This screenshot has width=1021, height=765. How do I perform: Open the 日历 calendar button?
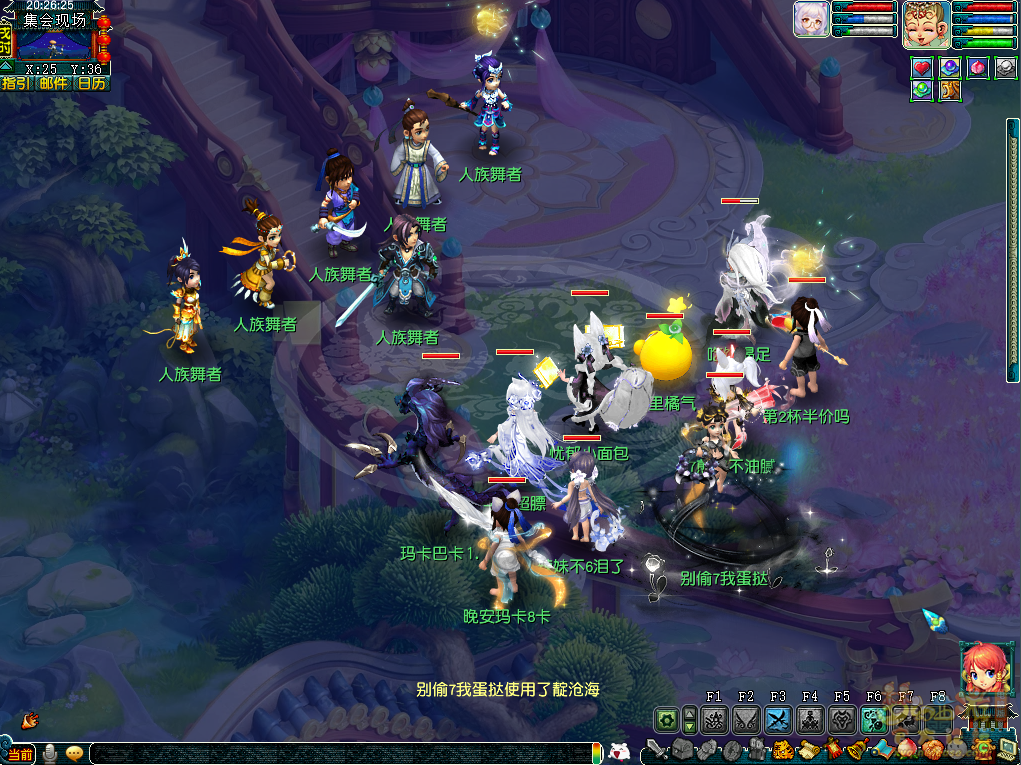coord(91,83)
